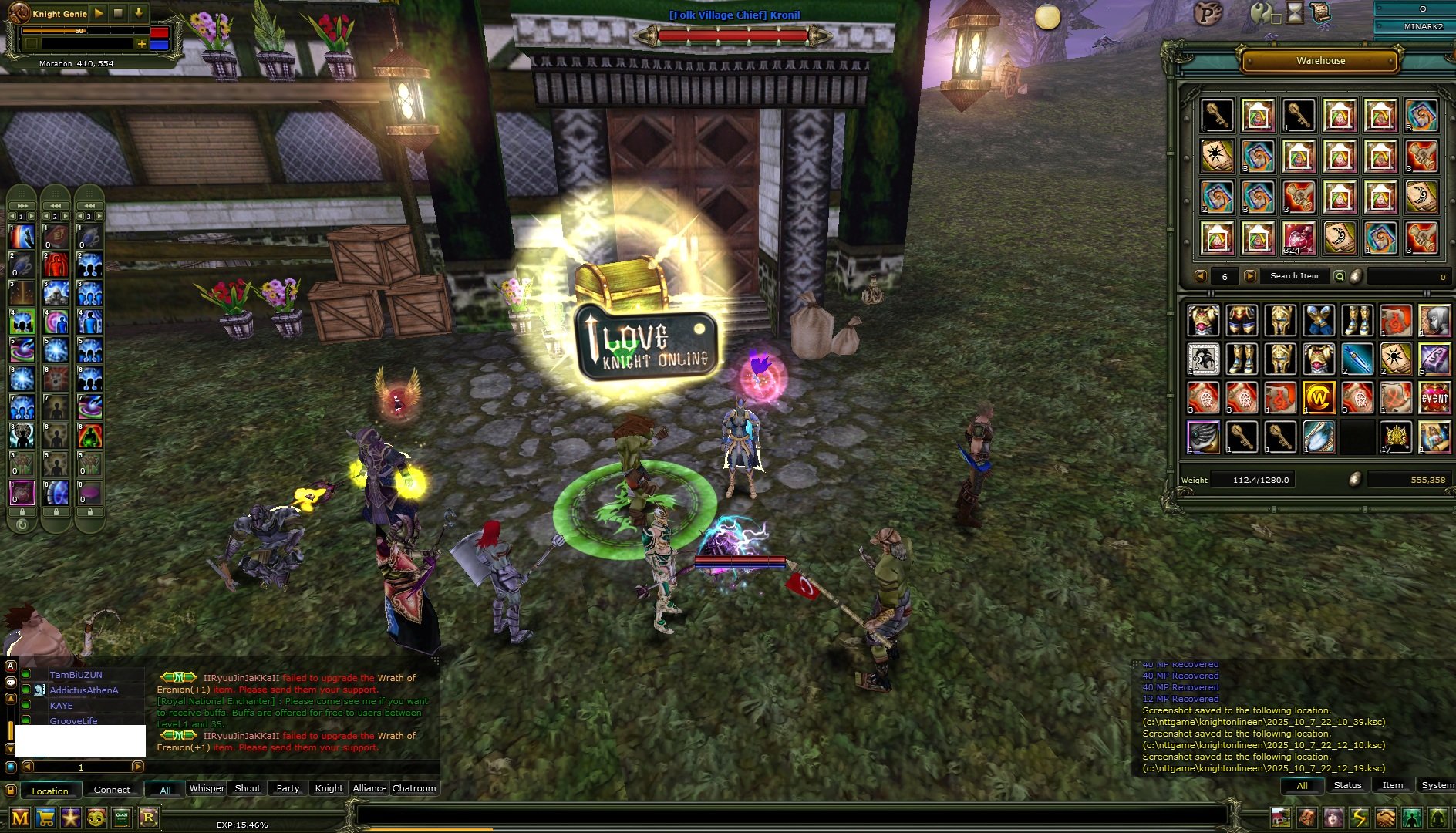Click the Search Item field in Warehouse
This screenshot has width=1456, height=833.
point(1294,276)
